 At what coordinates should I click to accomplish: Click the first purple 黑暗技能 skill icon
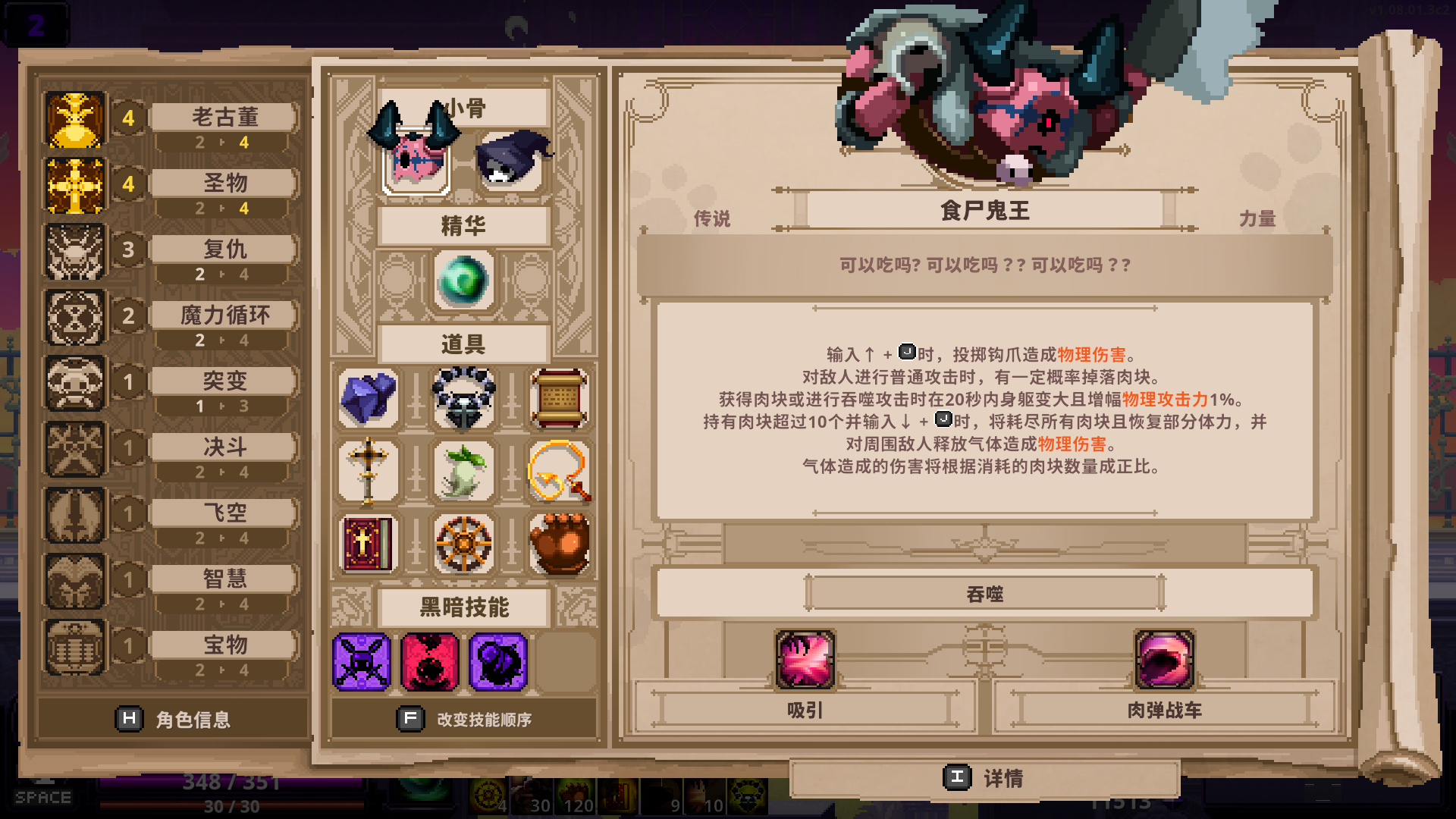point(362,662)
